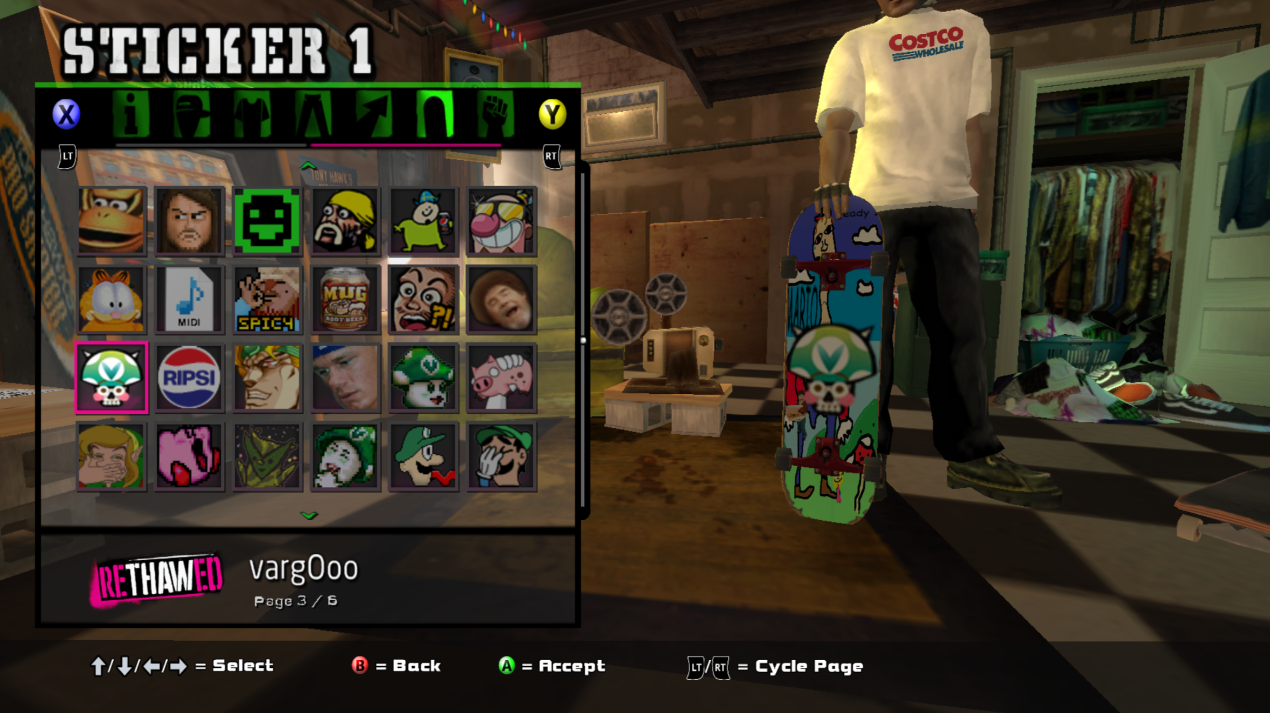Choose the laughing Link sticker
1270x713 pixels.
(x=112, y=456)
